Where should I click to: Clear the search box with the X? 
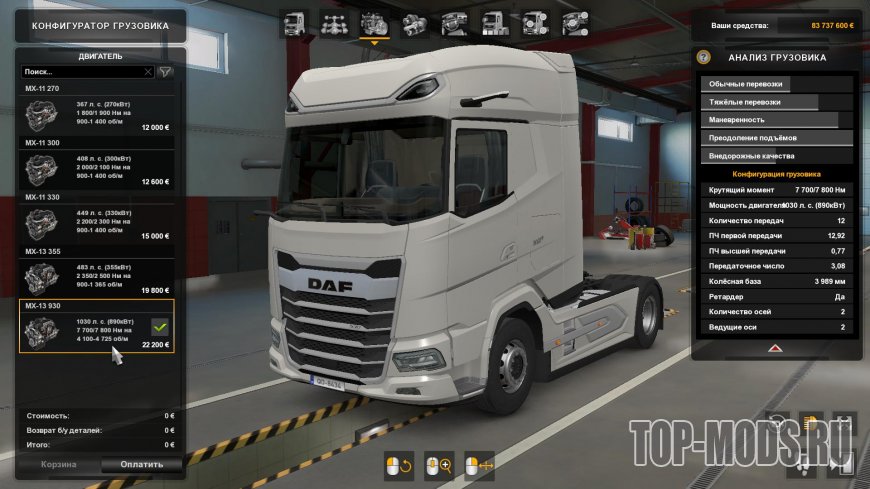tap(148, 72)
